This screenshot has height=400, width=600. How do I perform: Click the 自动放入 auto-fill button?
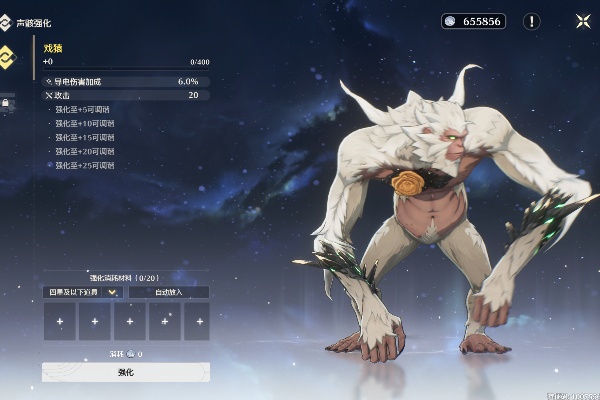tap(169, 292)
